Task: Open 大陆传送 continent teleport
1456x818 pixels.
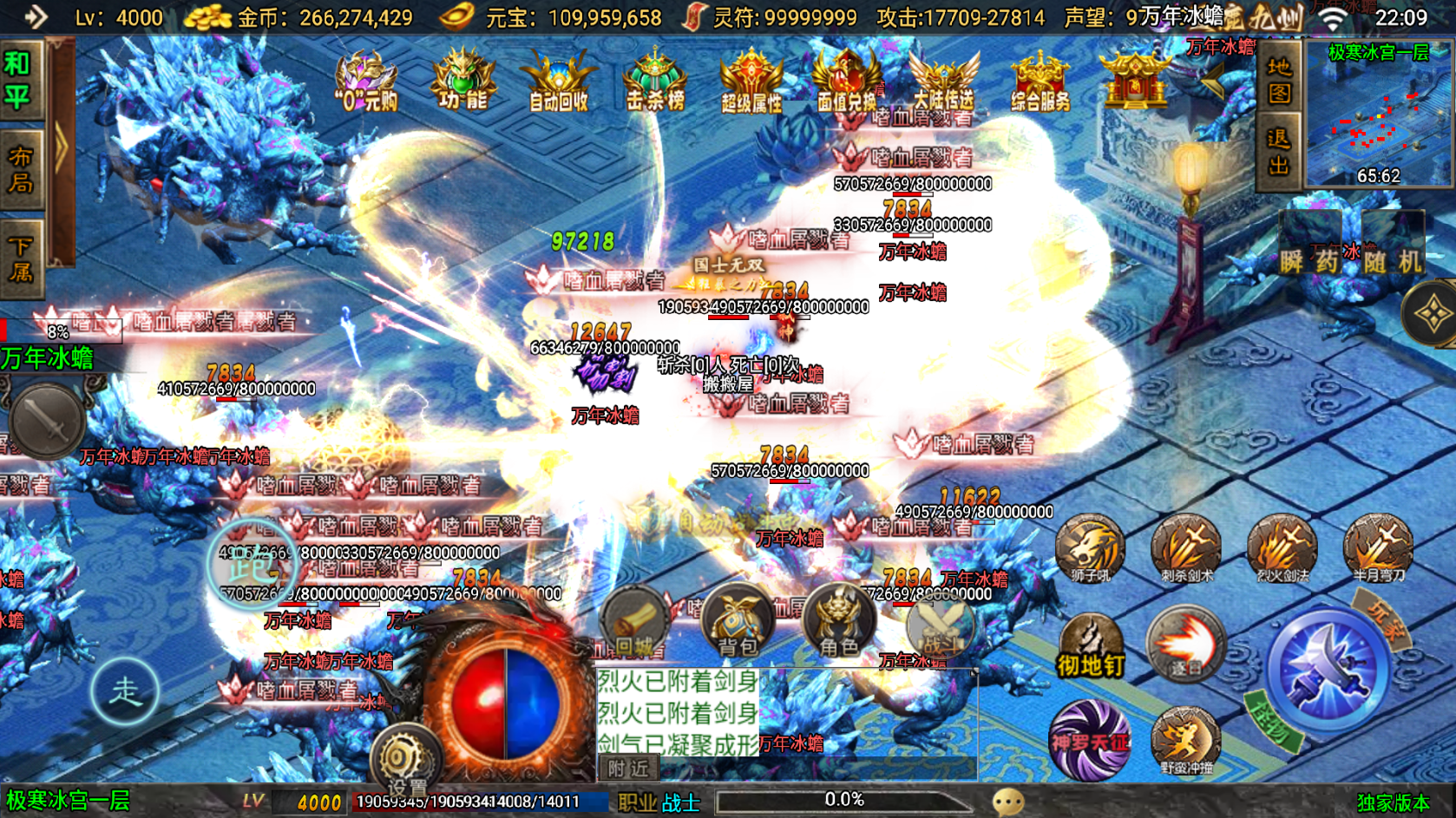Action: [x=945, y=82]
